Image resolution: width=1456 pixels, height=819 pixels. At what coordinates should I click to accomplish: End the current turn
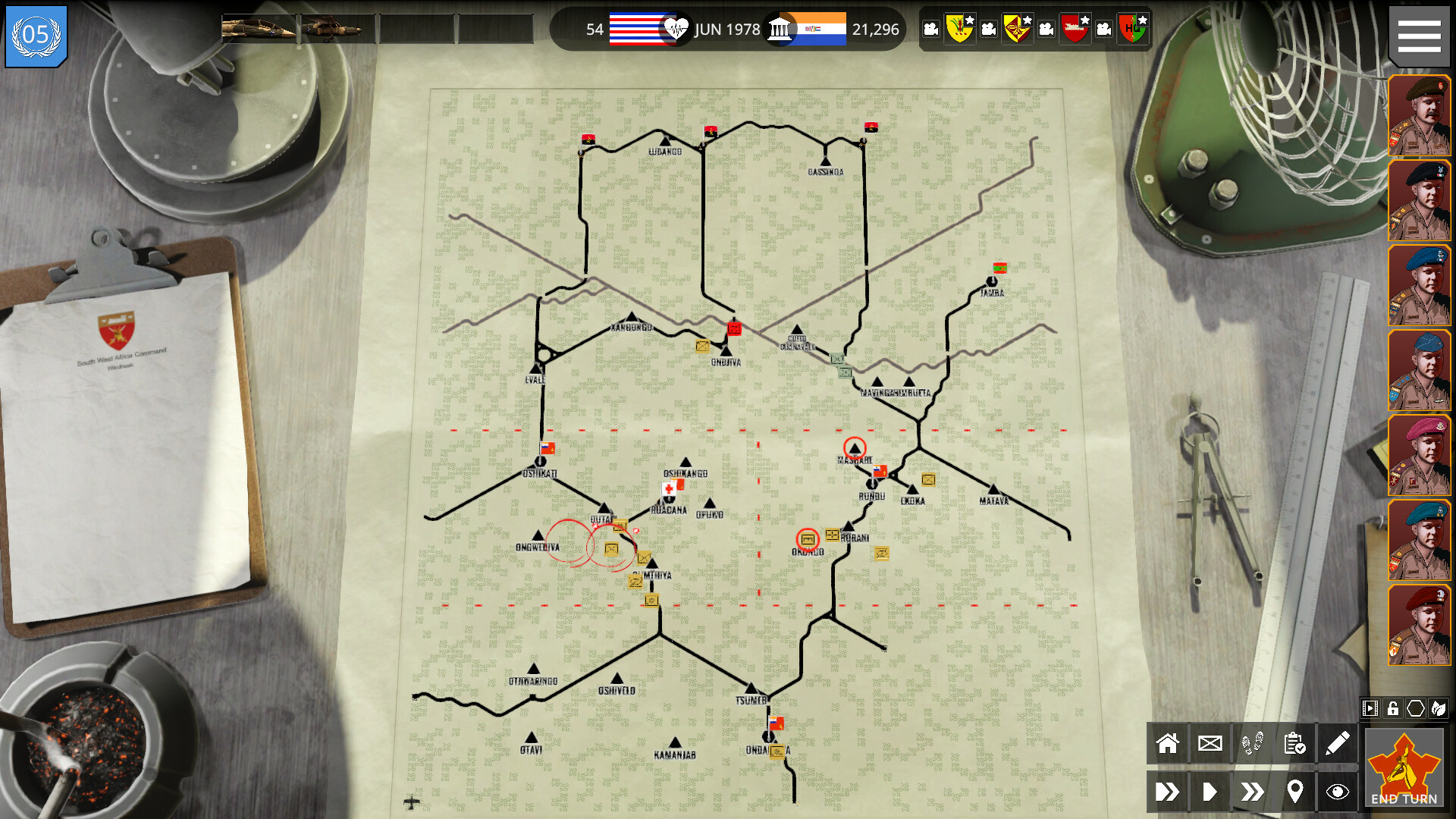coord(1404,769)
